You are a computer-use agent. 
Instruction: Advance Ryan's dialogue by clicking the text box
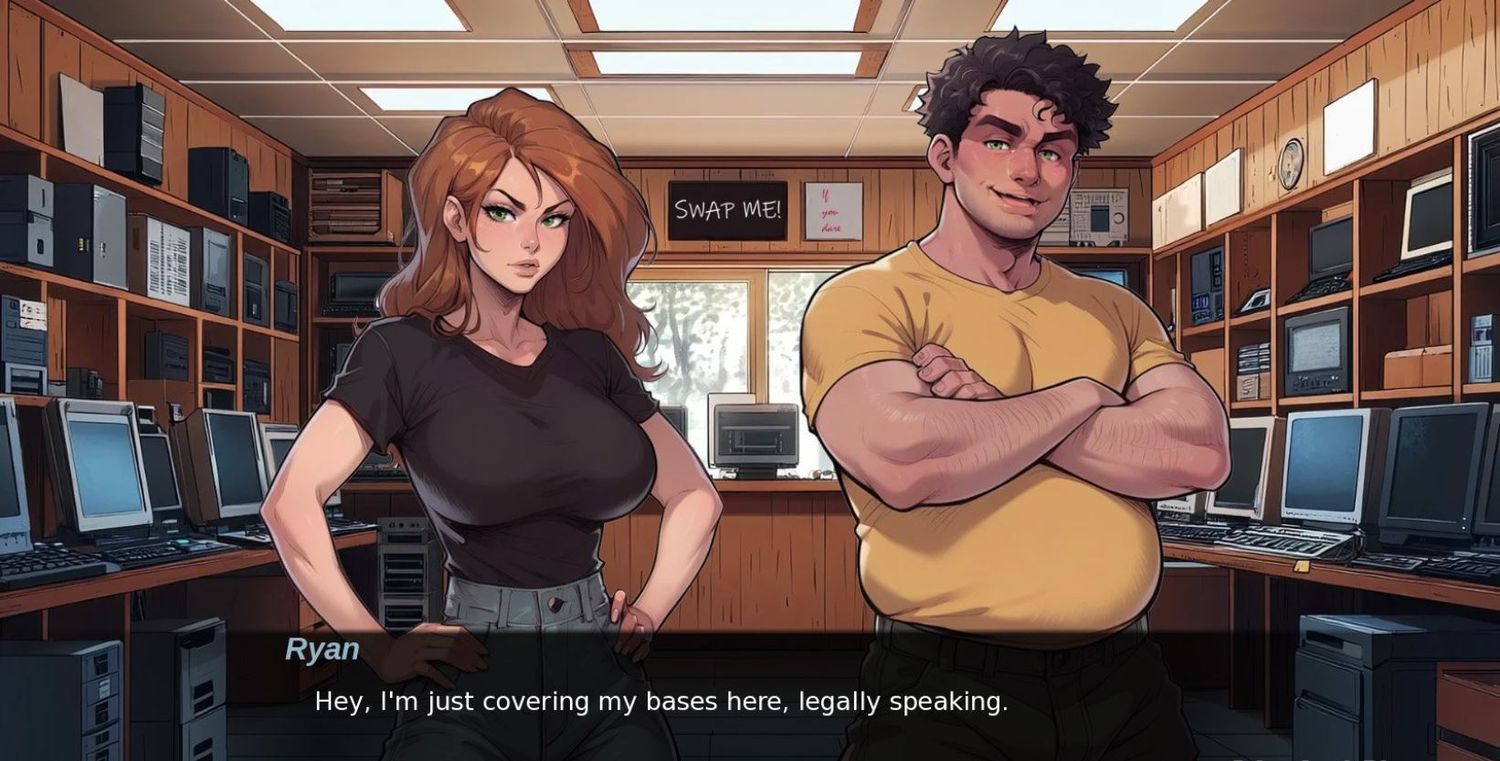click(x=660, y=701)
